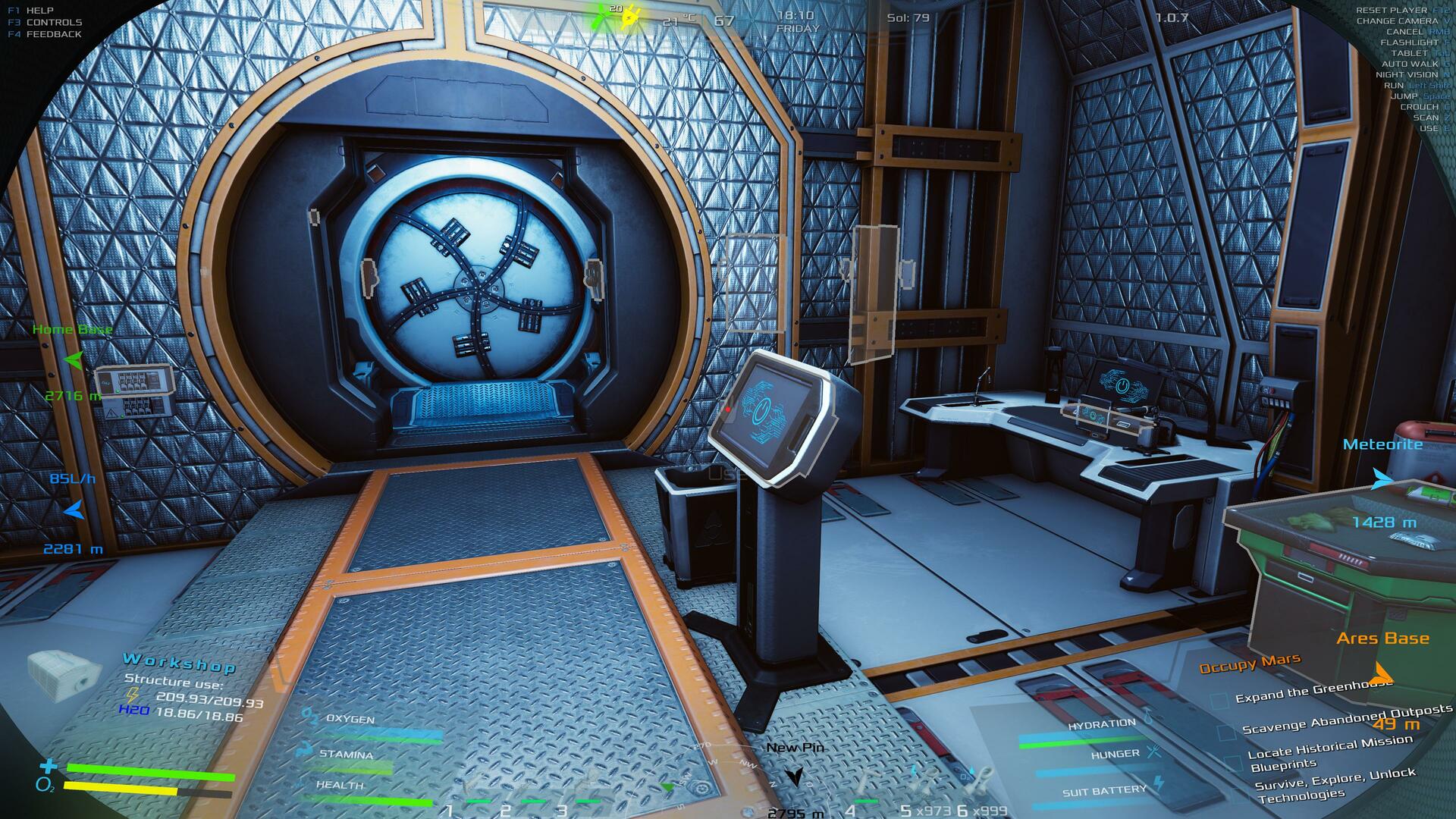
Task: Click the Workshop structure icon
Action: click(64, 673)
